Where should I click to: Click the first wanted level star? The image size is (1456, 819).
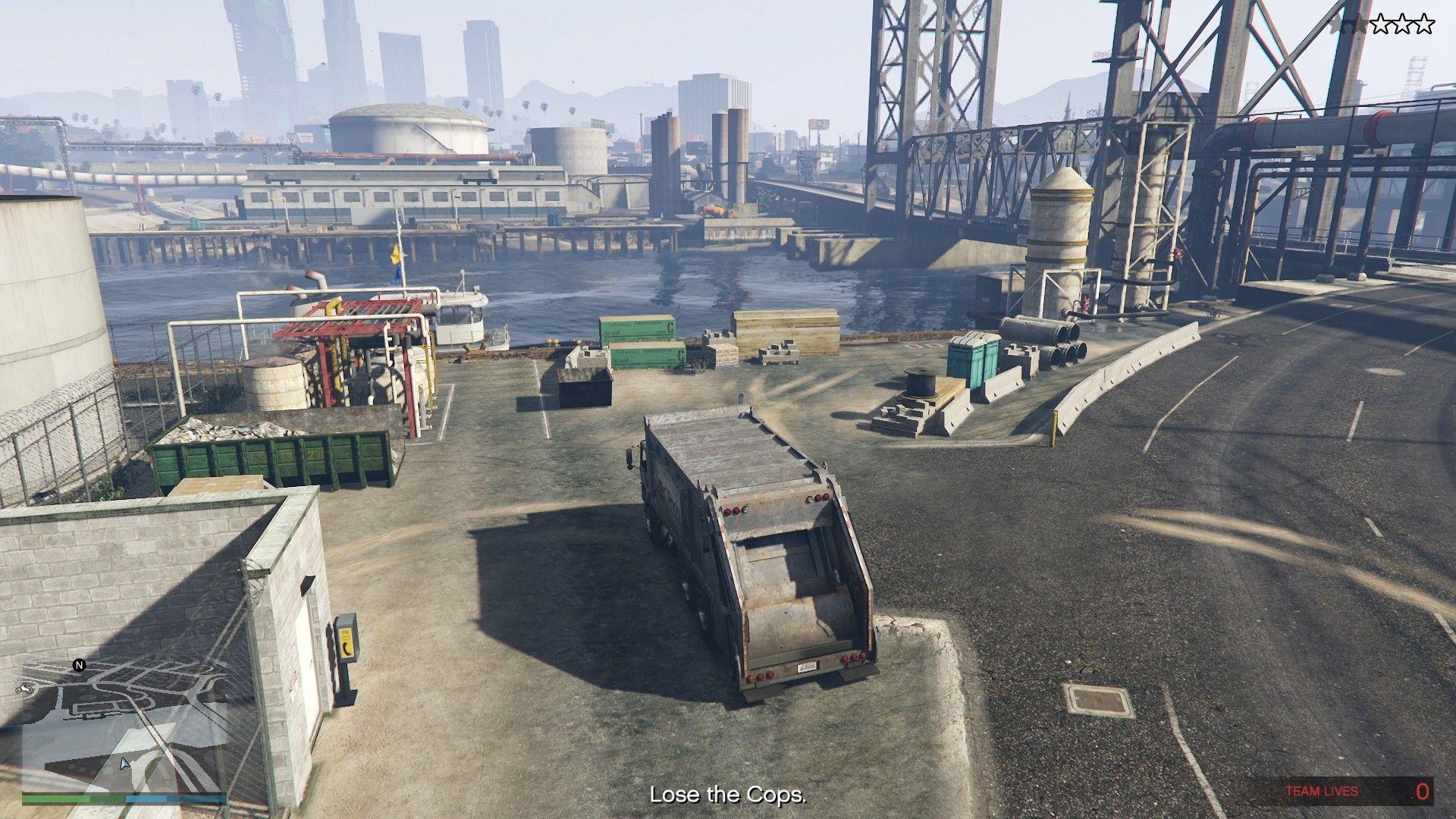(1337, 23)
